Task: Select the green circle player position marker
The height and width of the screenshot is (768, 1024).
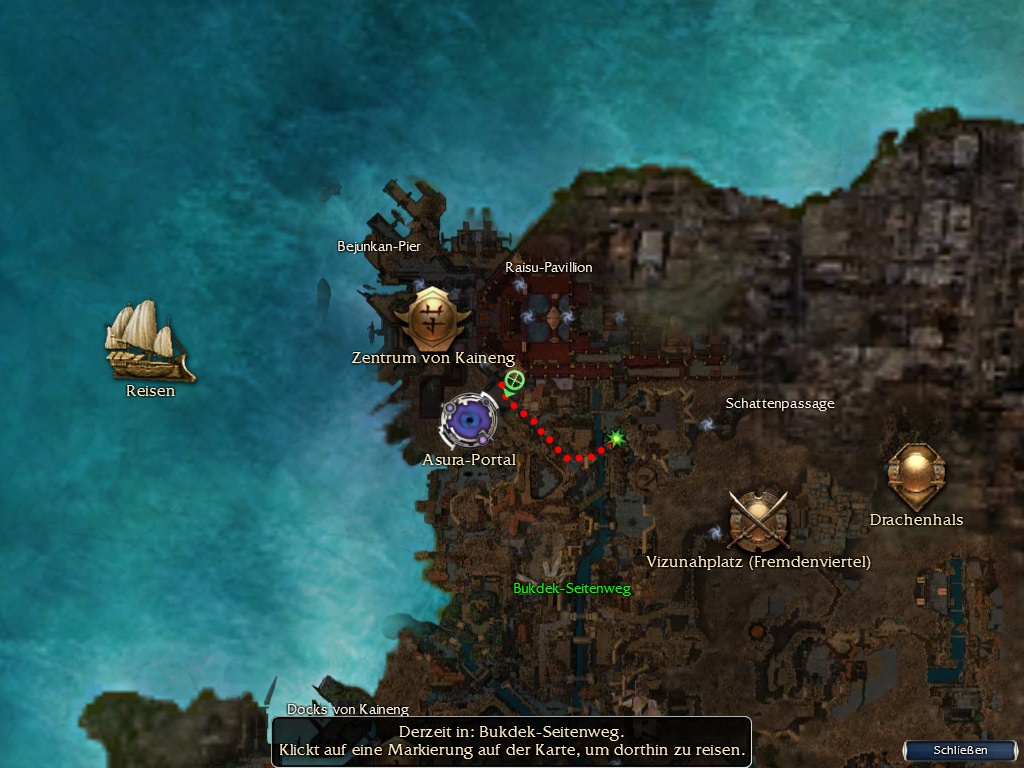Action: (515, 380)
